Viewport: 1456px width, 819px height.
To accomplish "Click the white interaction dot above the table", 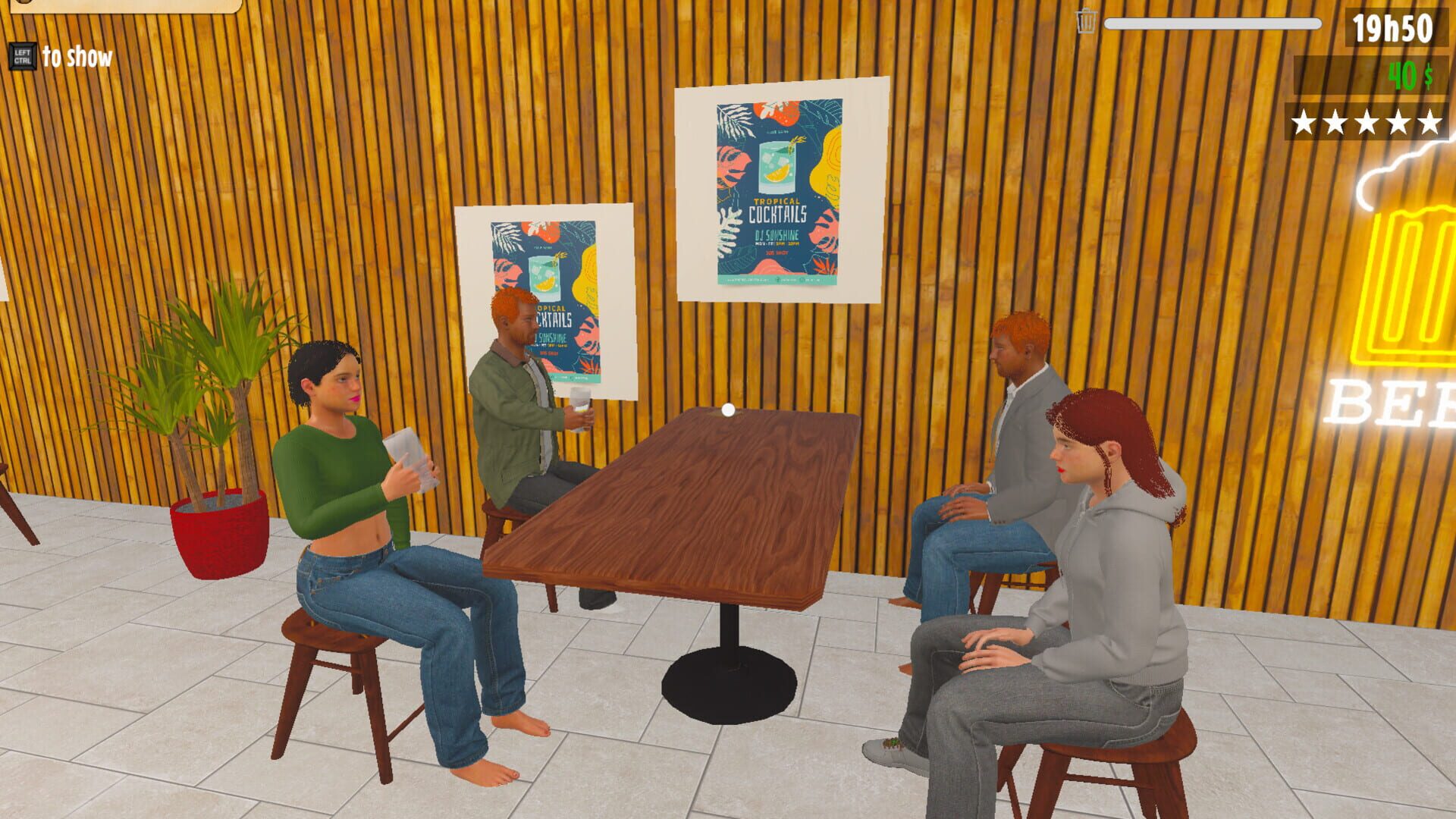I will (x=728, y=409).
